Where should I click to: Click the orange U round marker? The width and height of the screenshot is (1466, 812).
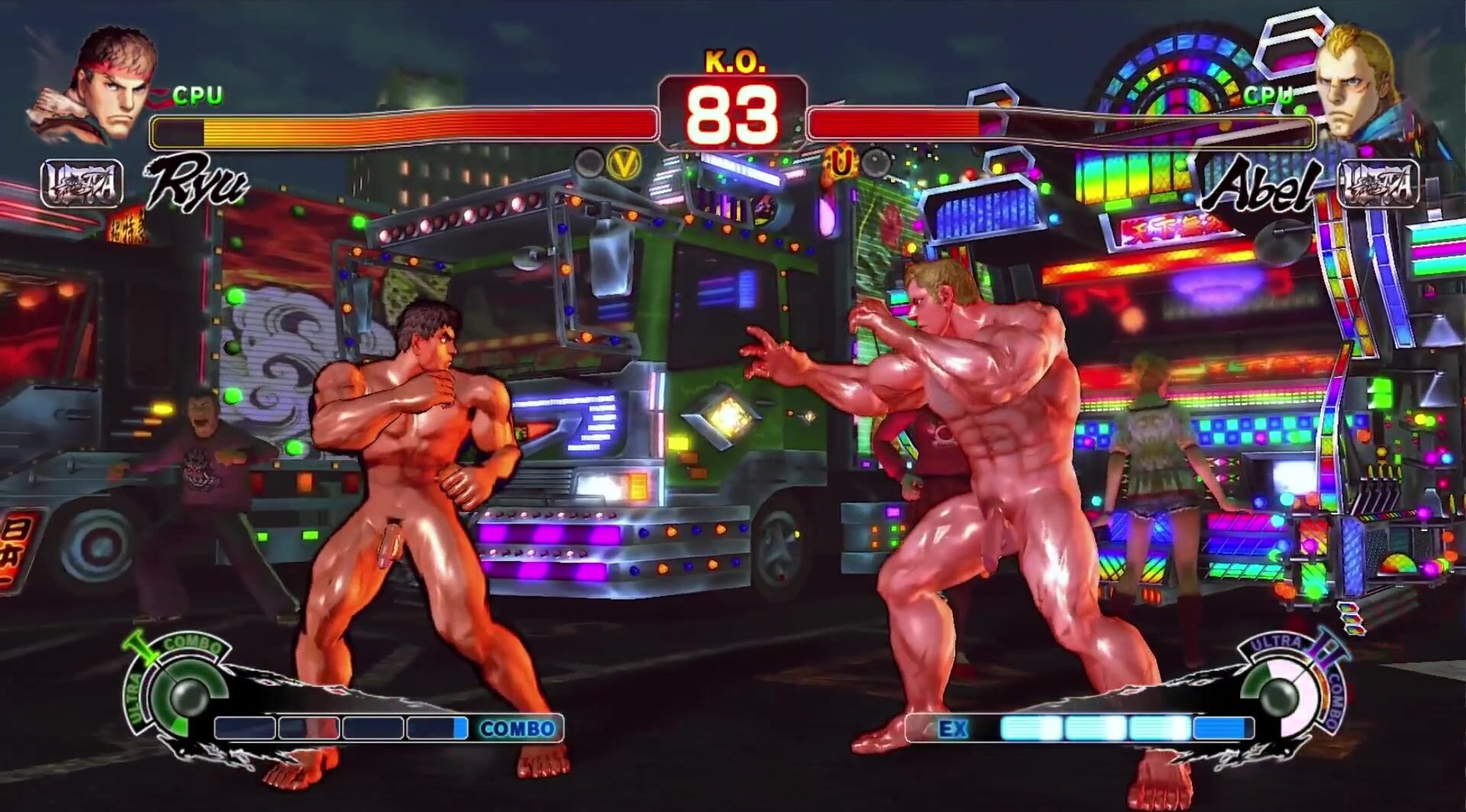841,162
